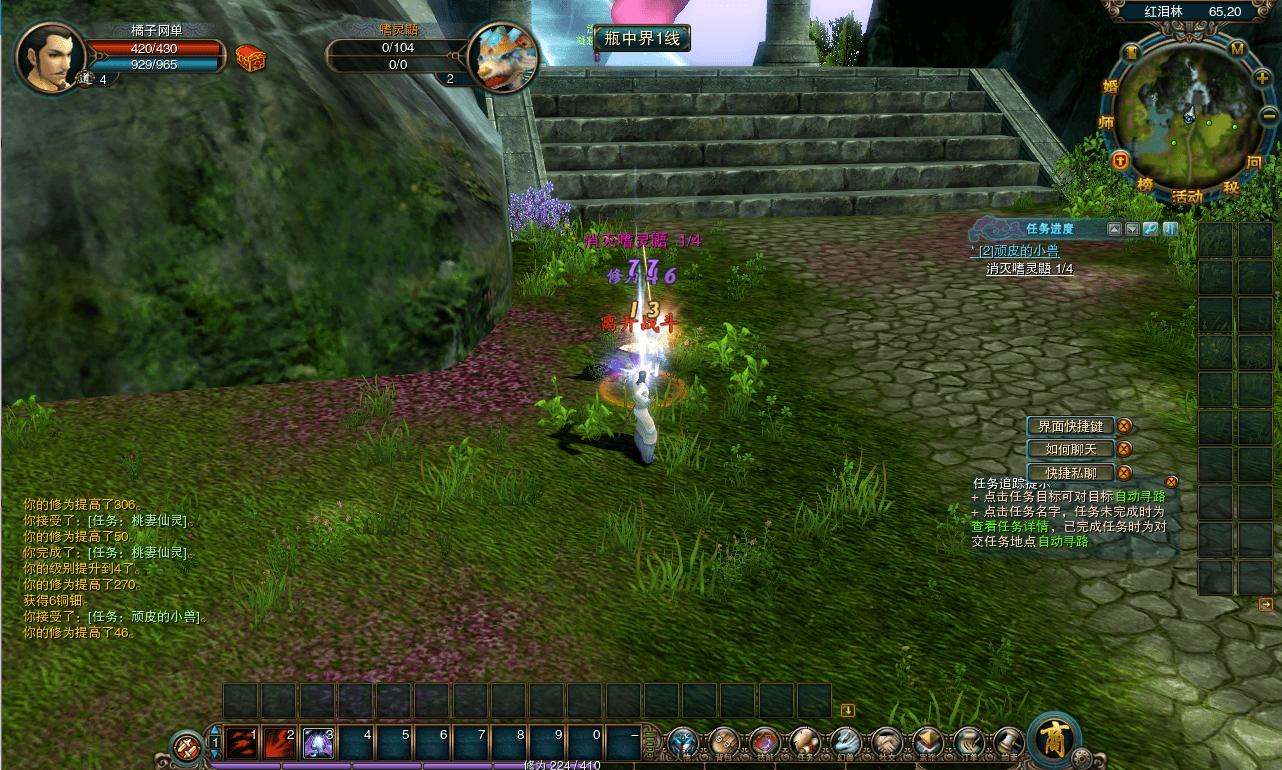The width and height of the screenshot is (1282, 770).
Task: Use the skill in hotbar slot 1
Action: click(241, 742)
